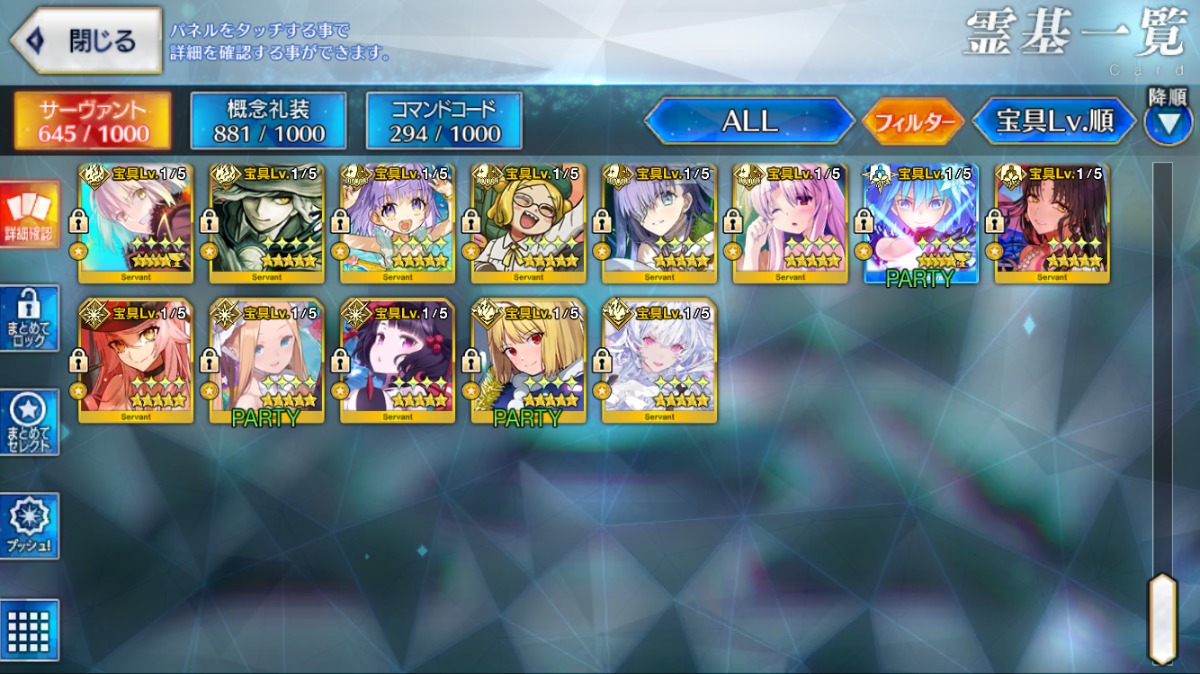Toggle the 降順 descending arrow
The width and height of the screenshot is (1200, 674).
[x=1167, y=124]
